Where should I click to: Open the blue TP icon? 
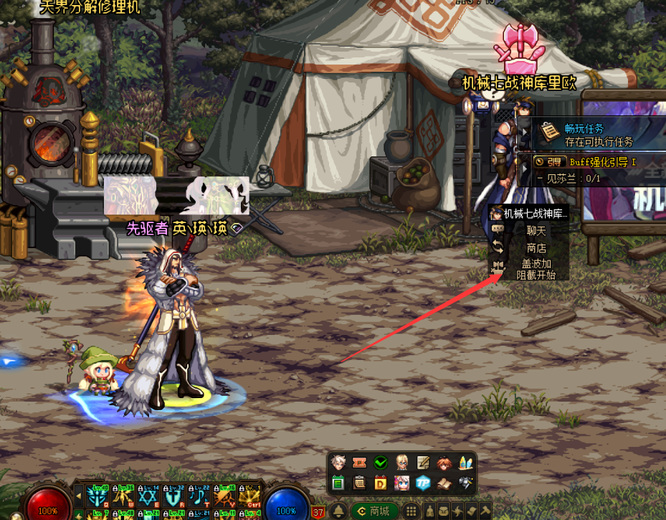pyautogui.click(x=423, y=484)
